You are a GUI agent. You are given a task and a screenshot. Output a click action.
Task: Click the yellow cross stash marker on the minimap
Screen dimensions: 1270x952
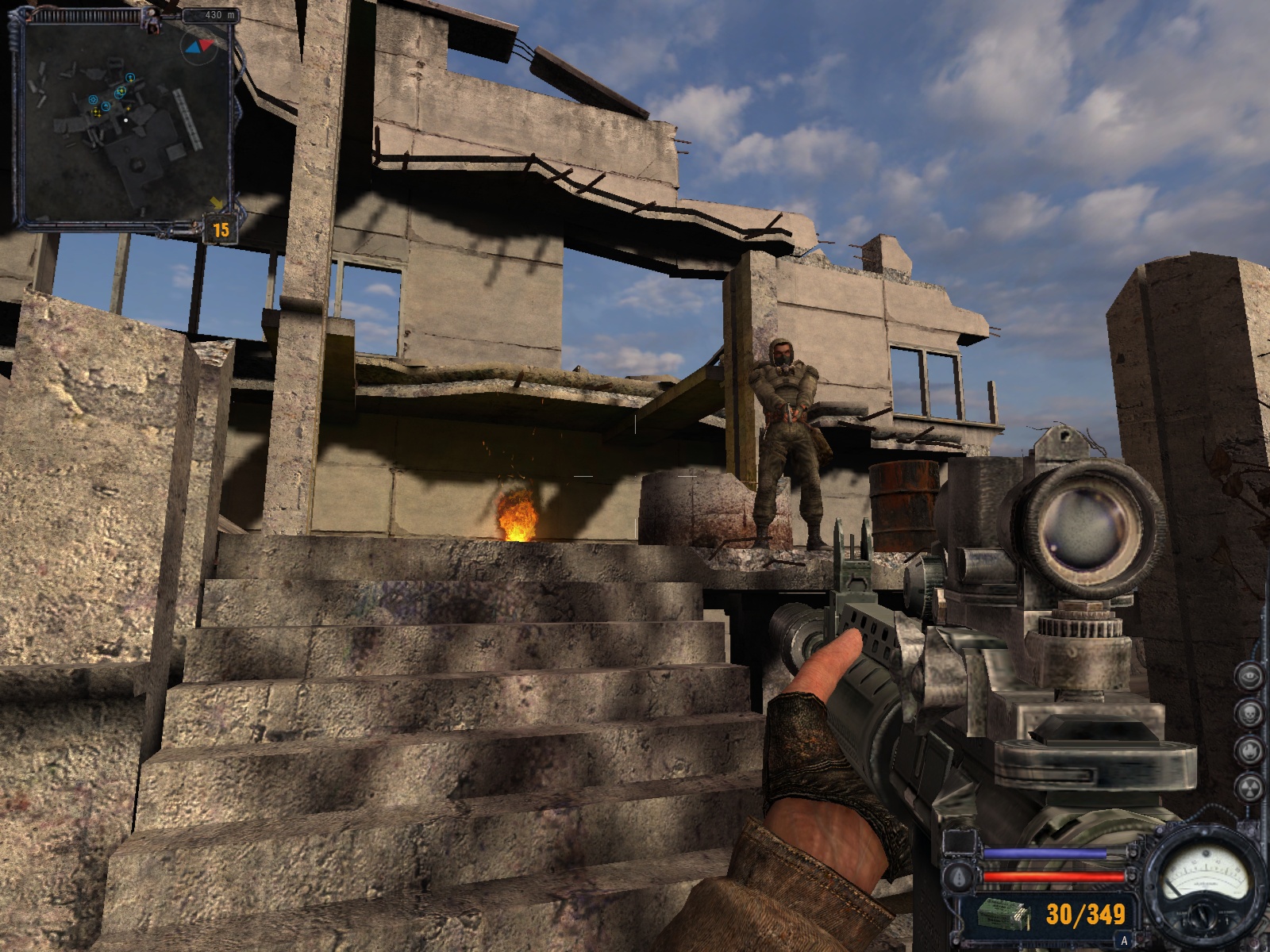click(96, 112)
